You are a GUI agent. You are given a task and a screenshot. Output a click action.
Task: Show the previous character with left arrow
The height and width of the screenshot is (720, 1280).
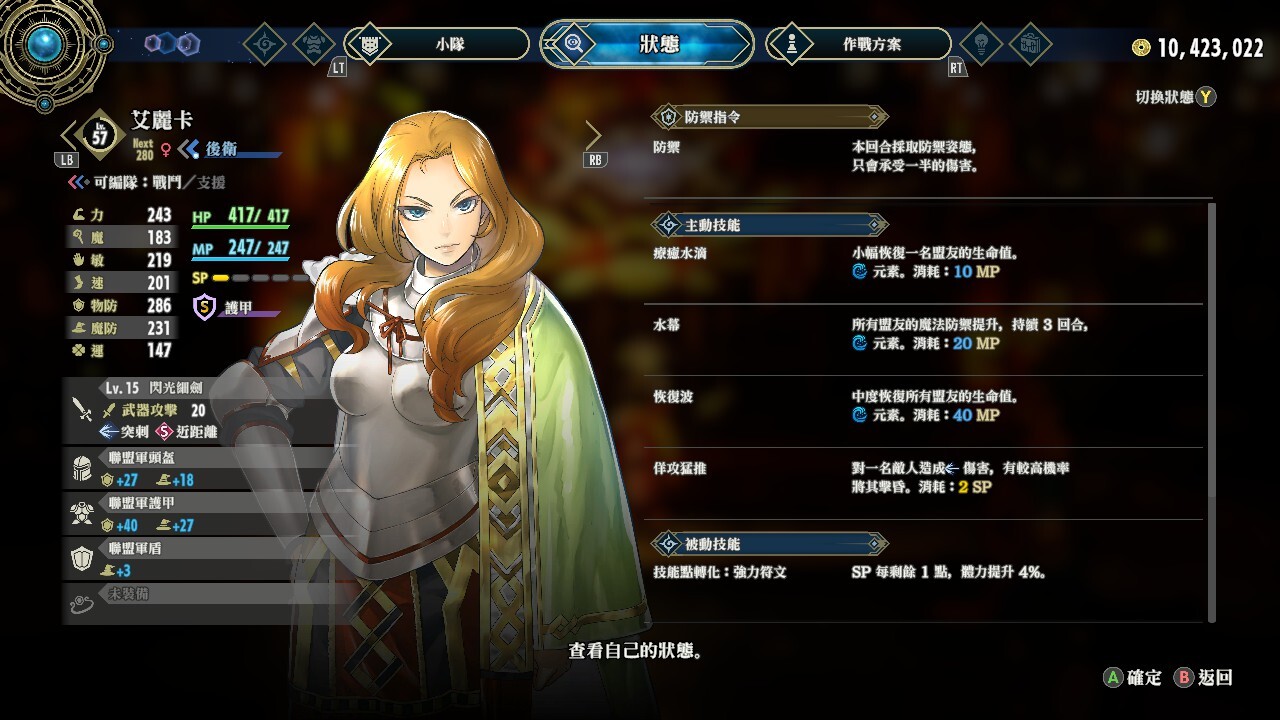click(70, 134)
